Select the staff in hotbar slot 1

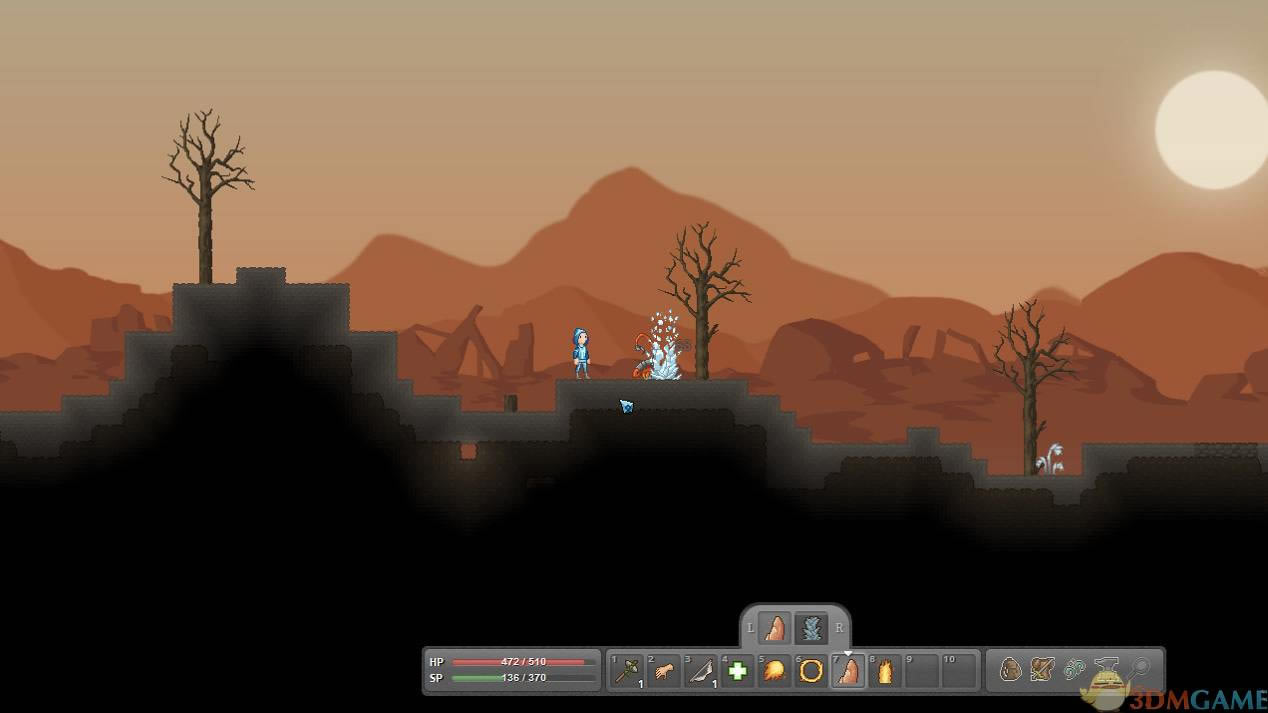[x=628, y=670]
